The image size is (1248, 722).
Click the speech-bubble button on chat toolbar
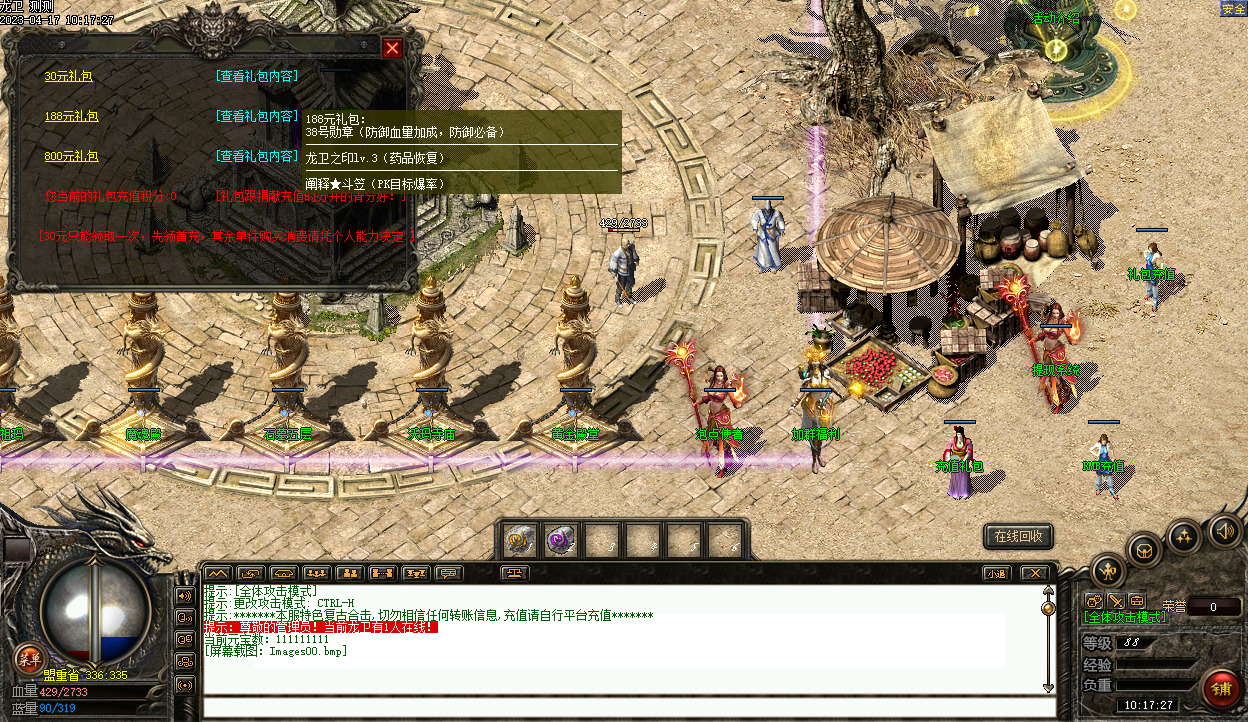[449, 573]
